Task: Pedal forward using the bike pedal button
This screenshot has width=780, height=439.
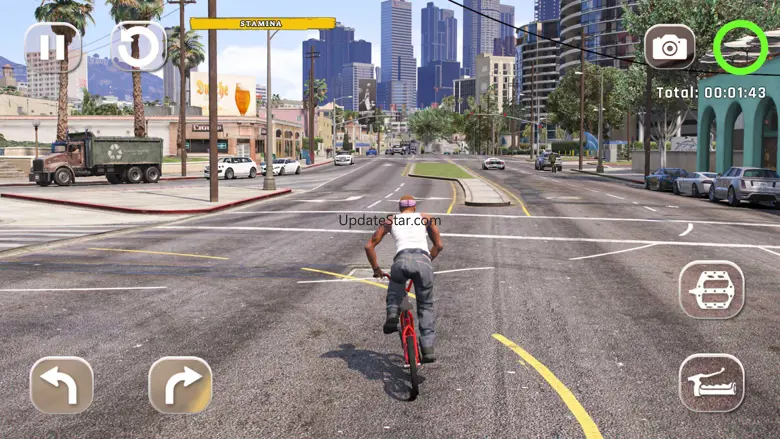Action: point(711,290)
